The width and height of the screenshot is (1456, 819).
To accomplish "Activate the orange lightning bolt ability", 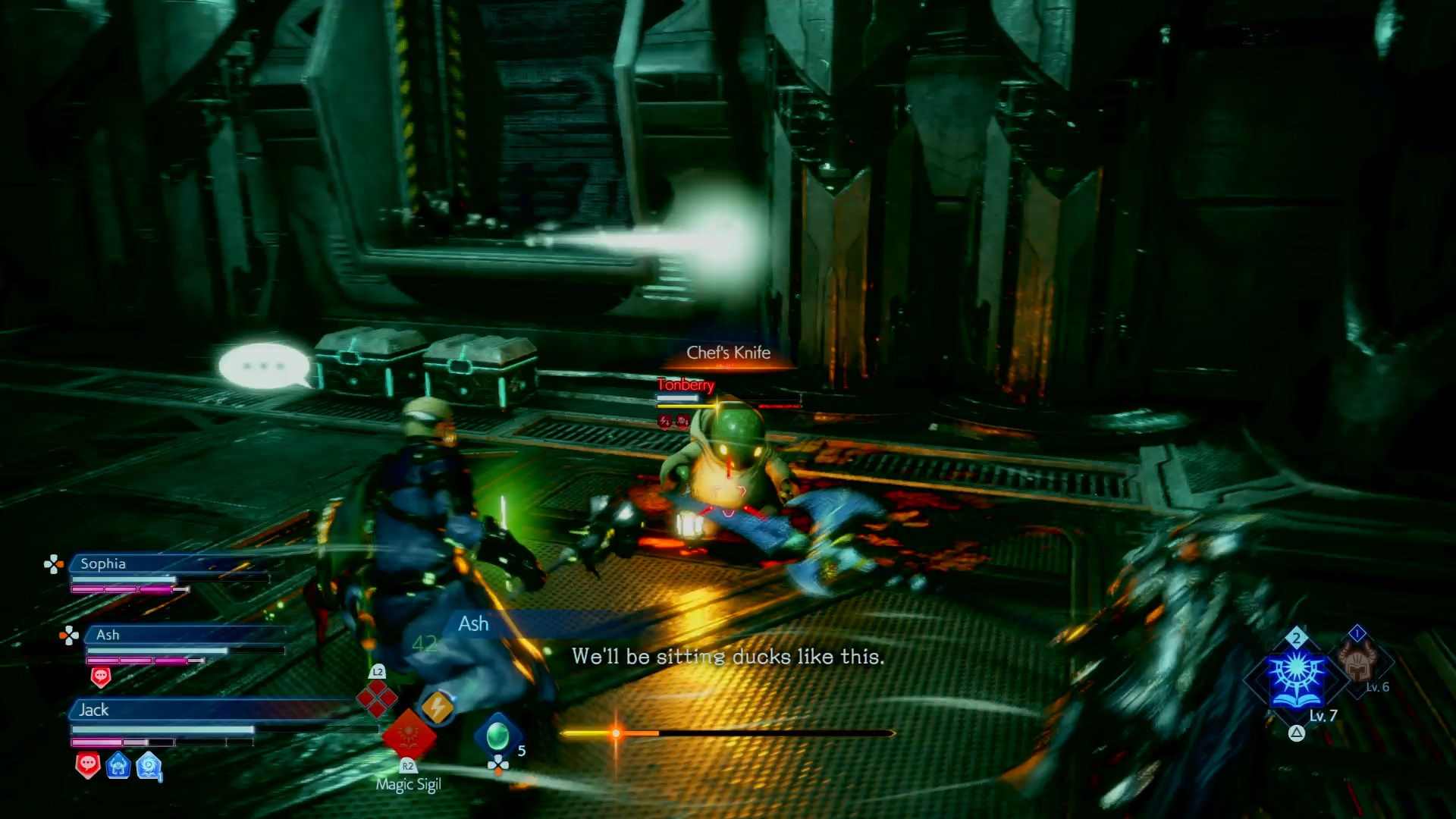I will pyautogui.click(x=437, y=708).
